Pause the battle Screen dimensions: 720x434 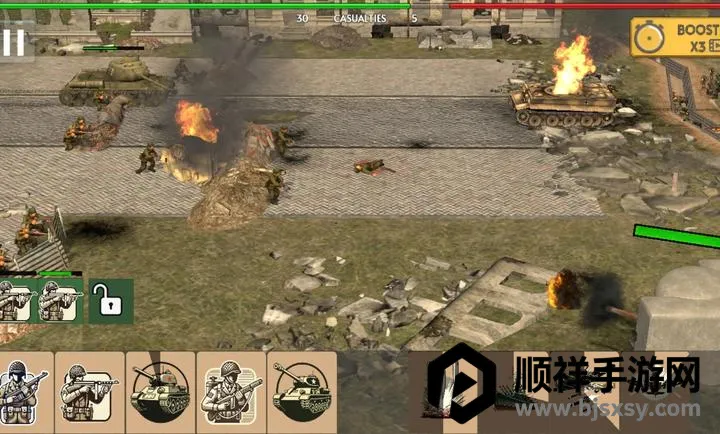[x=14, y=42]
